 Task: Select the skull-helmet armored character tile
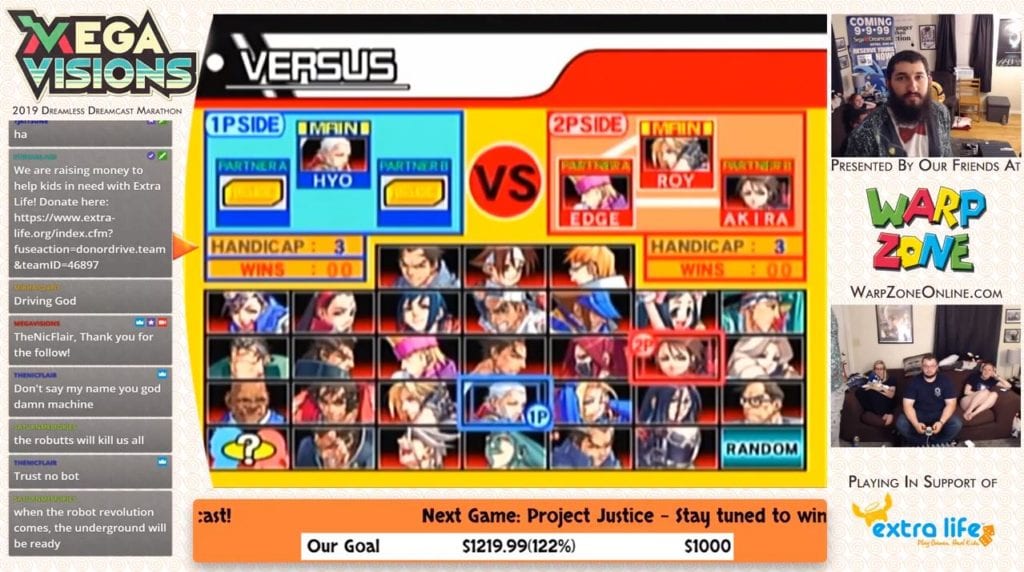[x=677, y=448]
